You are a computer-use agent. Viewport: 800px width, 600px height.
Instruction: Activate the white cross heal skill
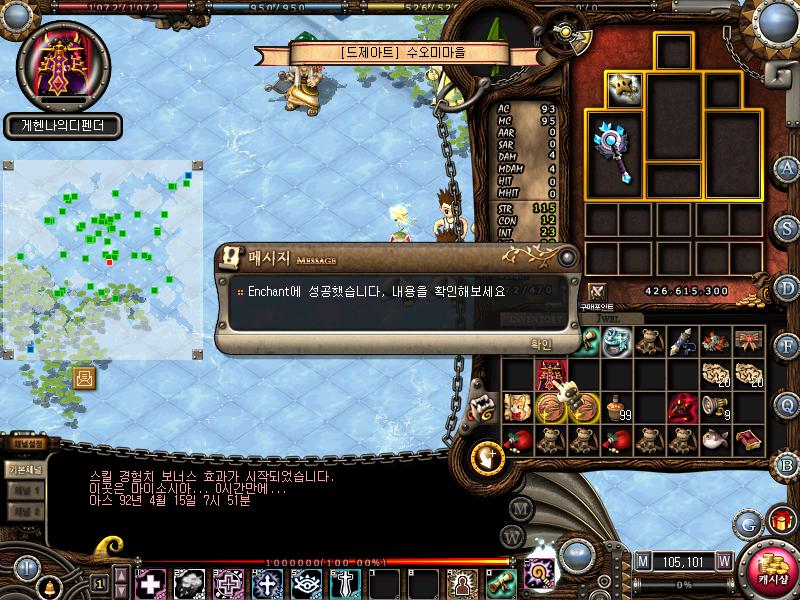pyautogui.click(x=151, y=582)
